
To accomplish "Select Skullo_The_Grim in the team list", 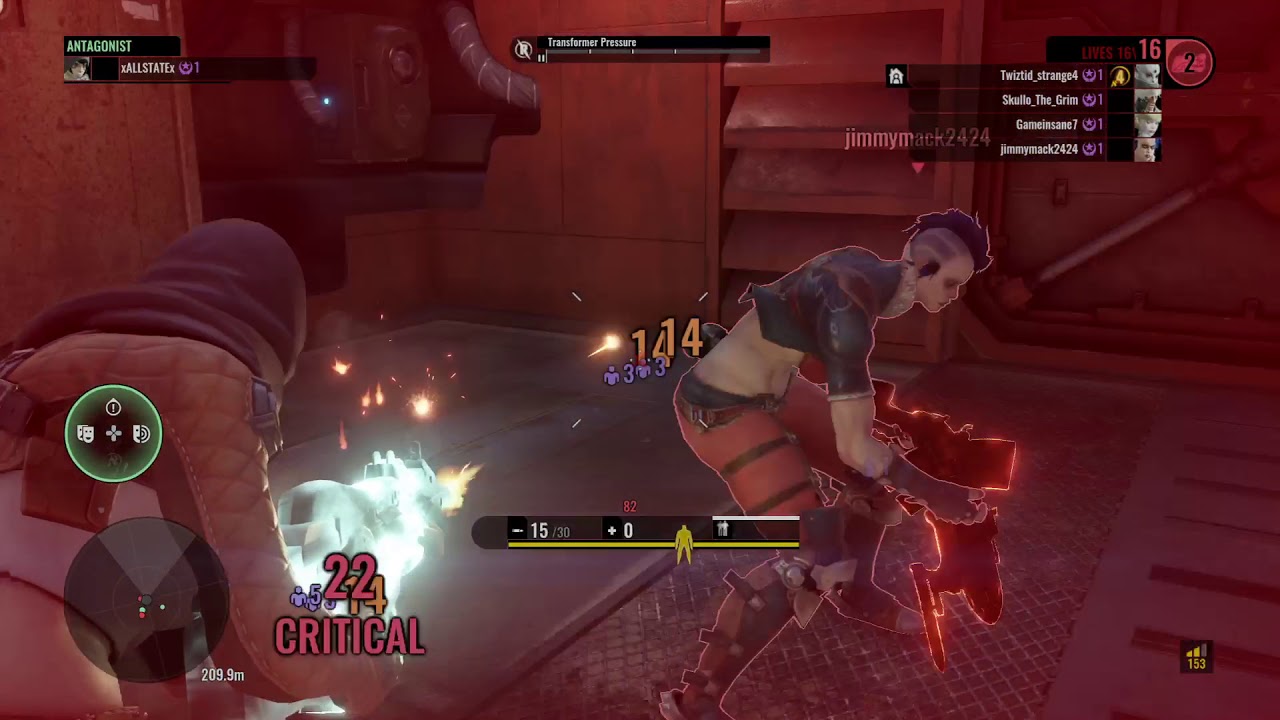I will (1039, 101).
